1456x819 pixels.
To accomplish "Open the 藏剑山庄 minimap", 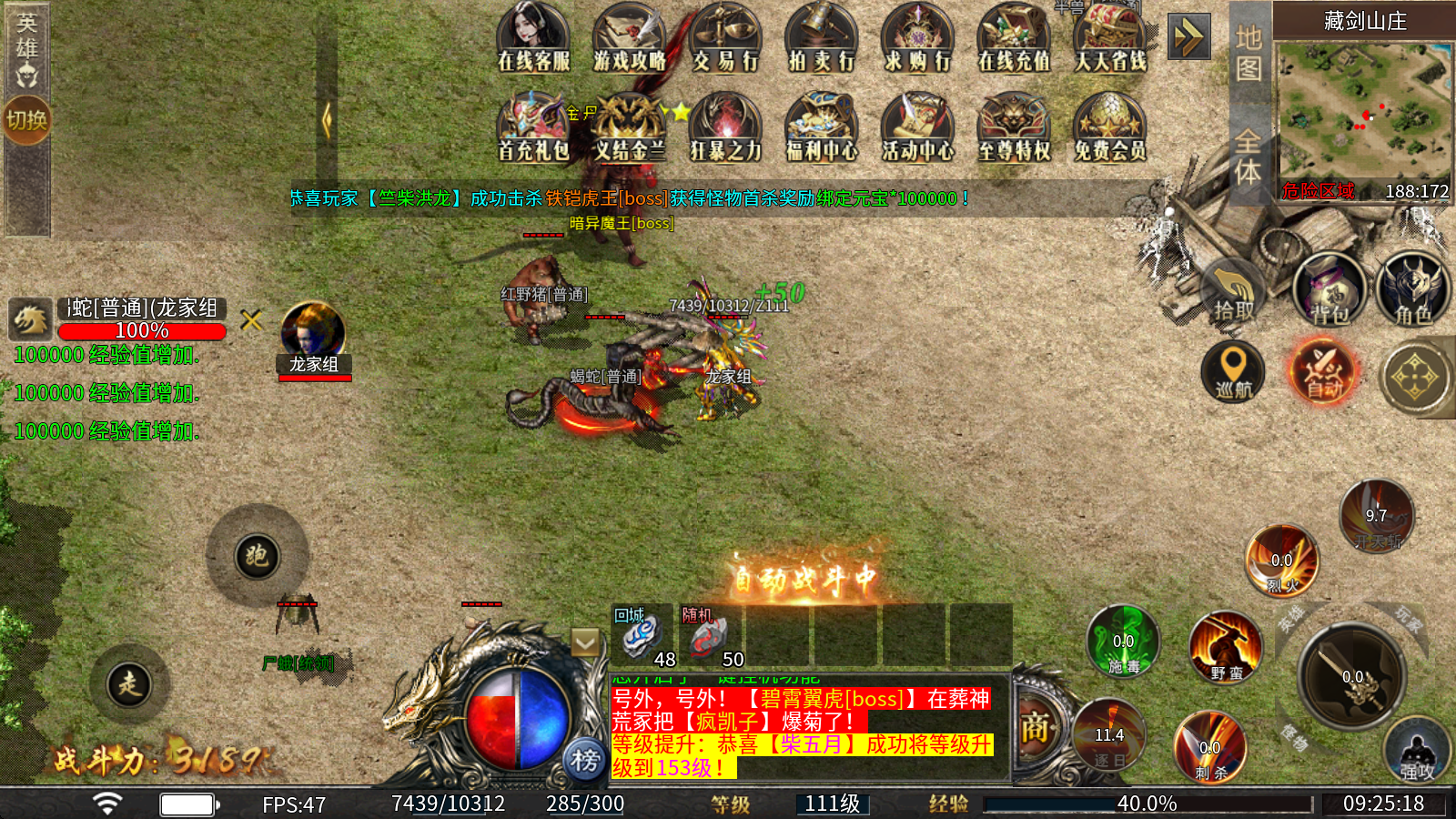I will pos(1362,109).
